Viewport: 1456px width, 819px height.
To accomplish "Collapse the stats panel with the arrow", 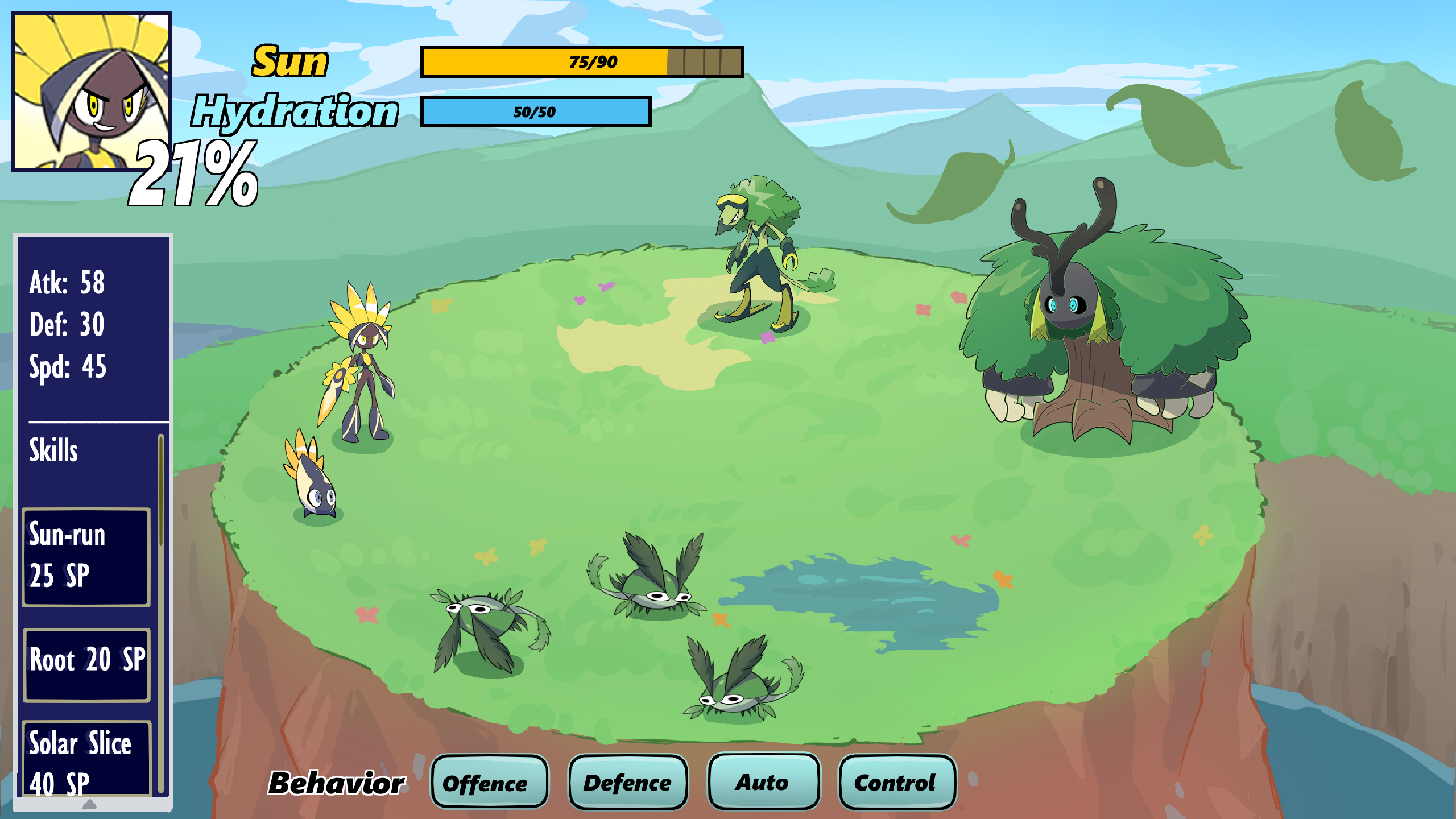I will [x=90, y=804].
